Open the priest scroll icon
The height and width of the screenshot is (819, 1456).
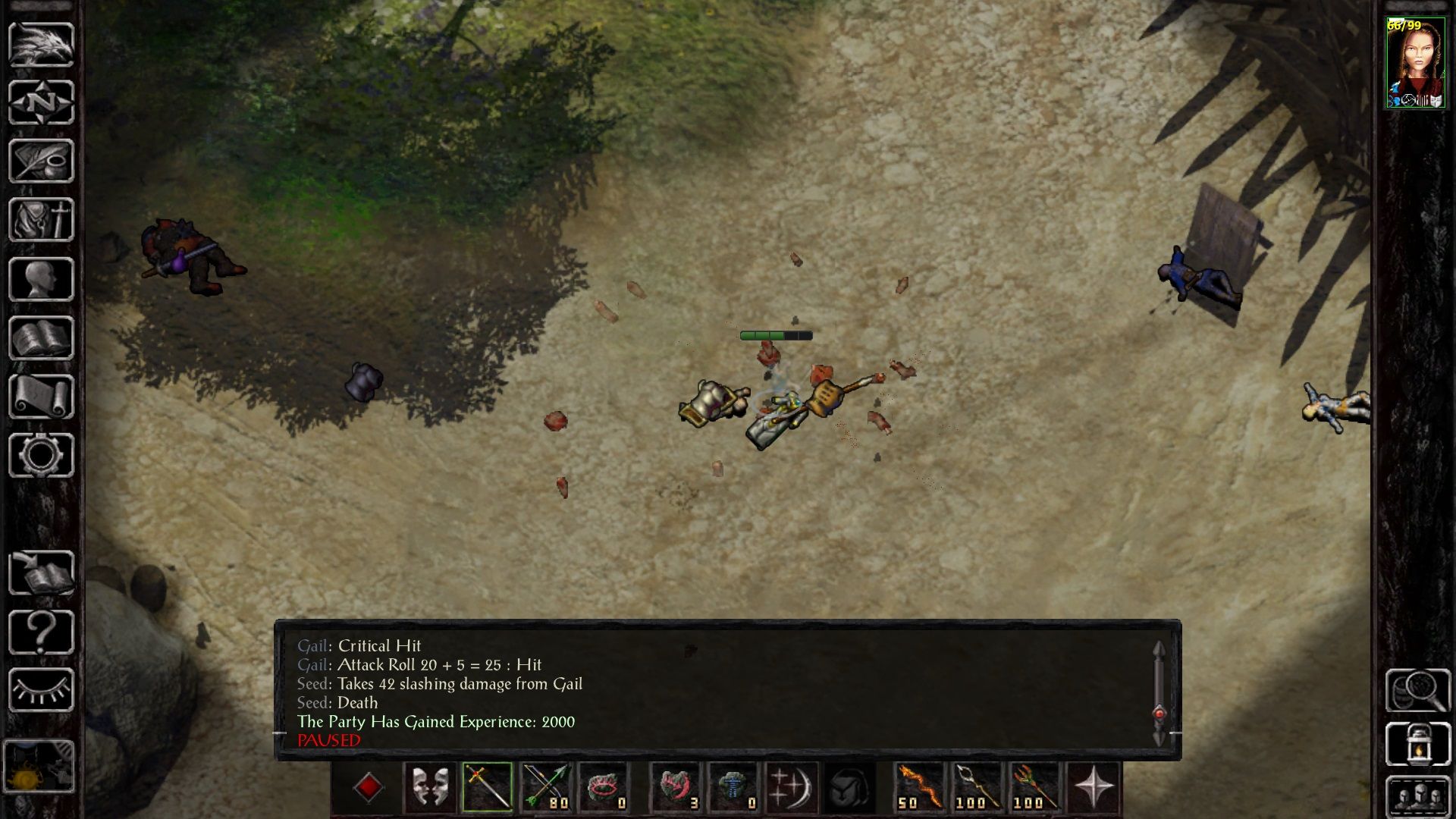click(x=41, y=397)
